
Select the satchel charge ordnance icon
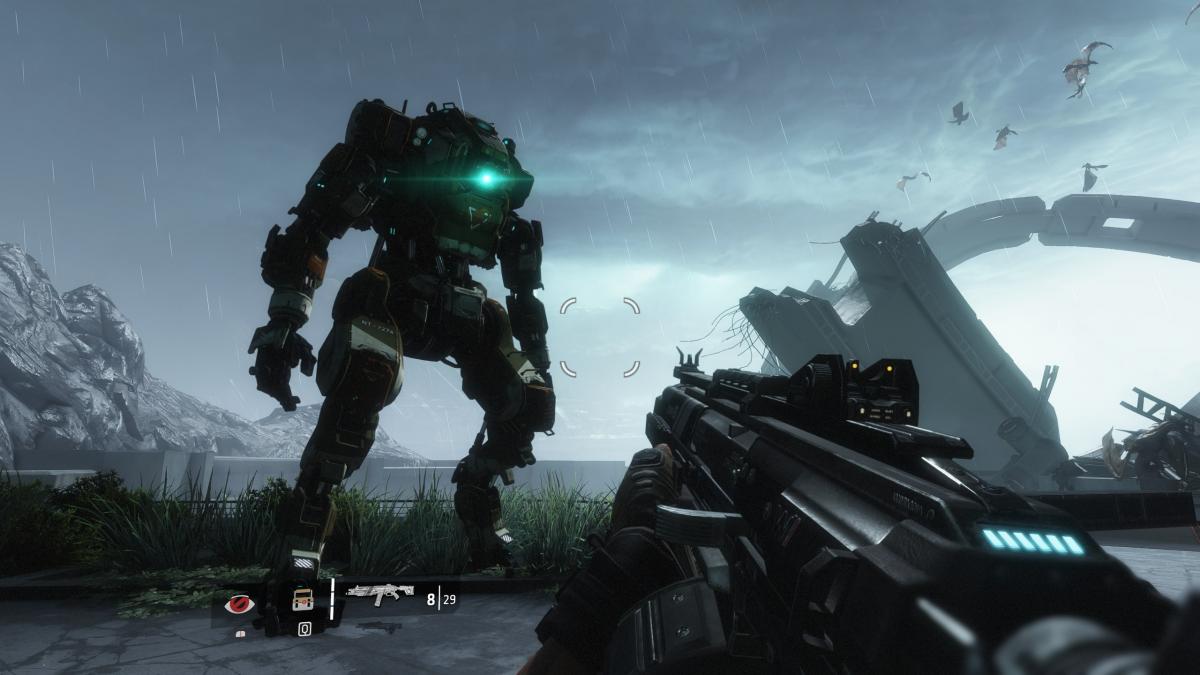point(303,600)
